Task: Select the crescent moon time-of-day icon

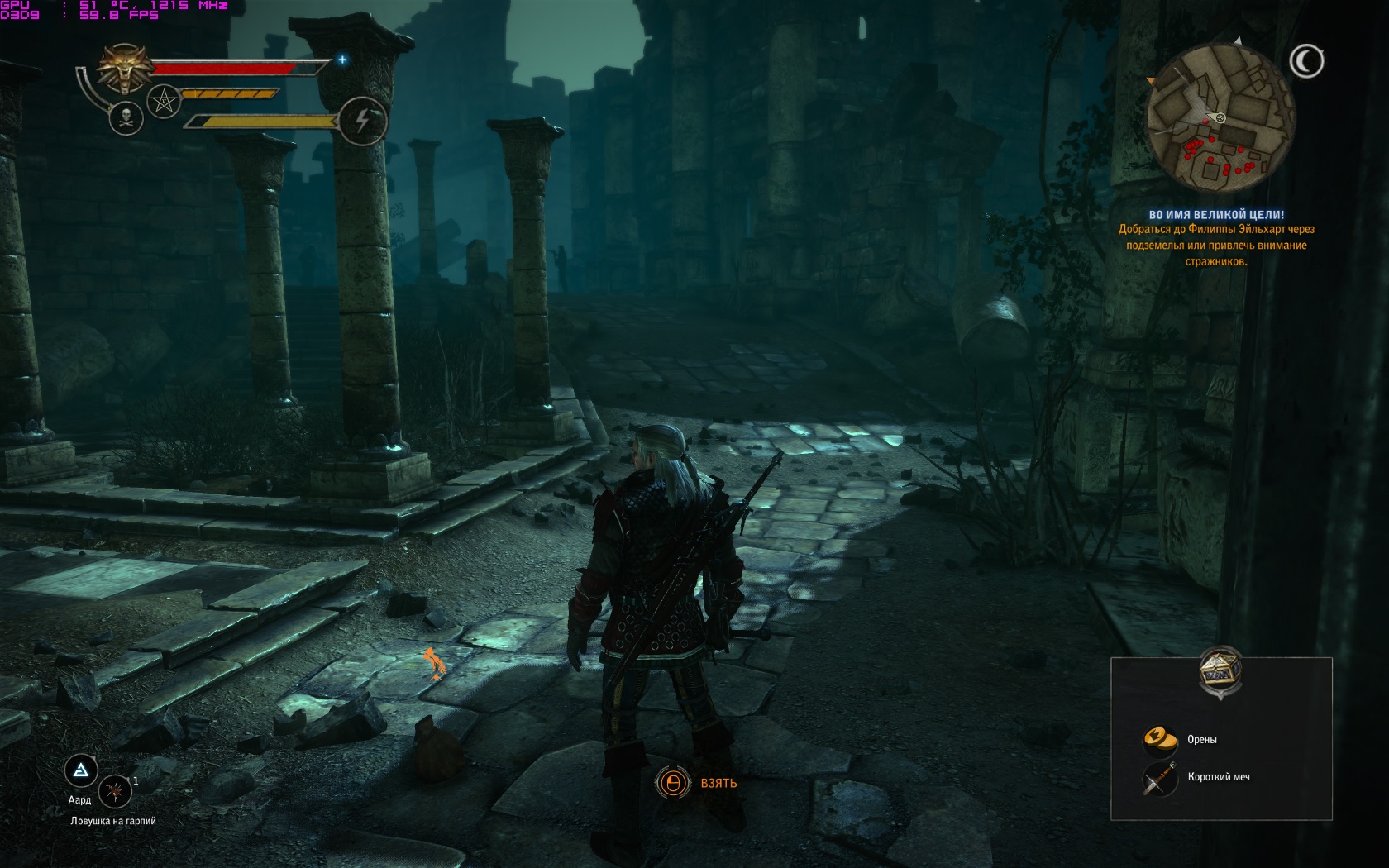Action: click(1306, 61)
